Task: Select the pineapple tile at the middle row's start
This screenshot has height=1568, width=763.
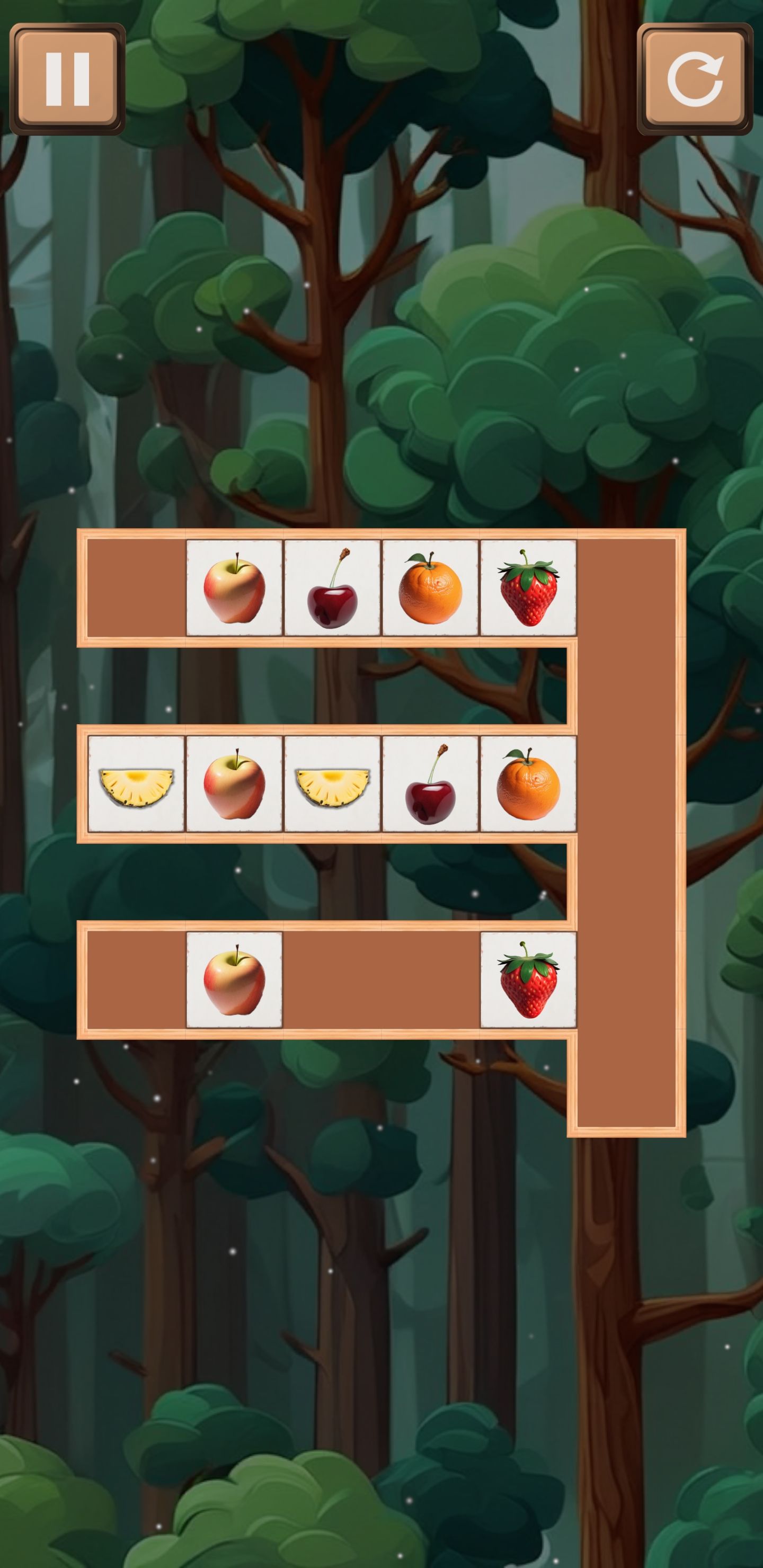Action: tap(136, 783)
